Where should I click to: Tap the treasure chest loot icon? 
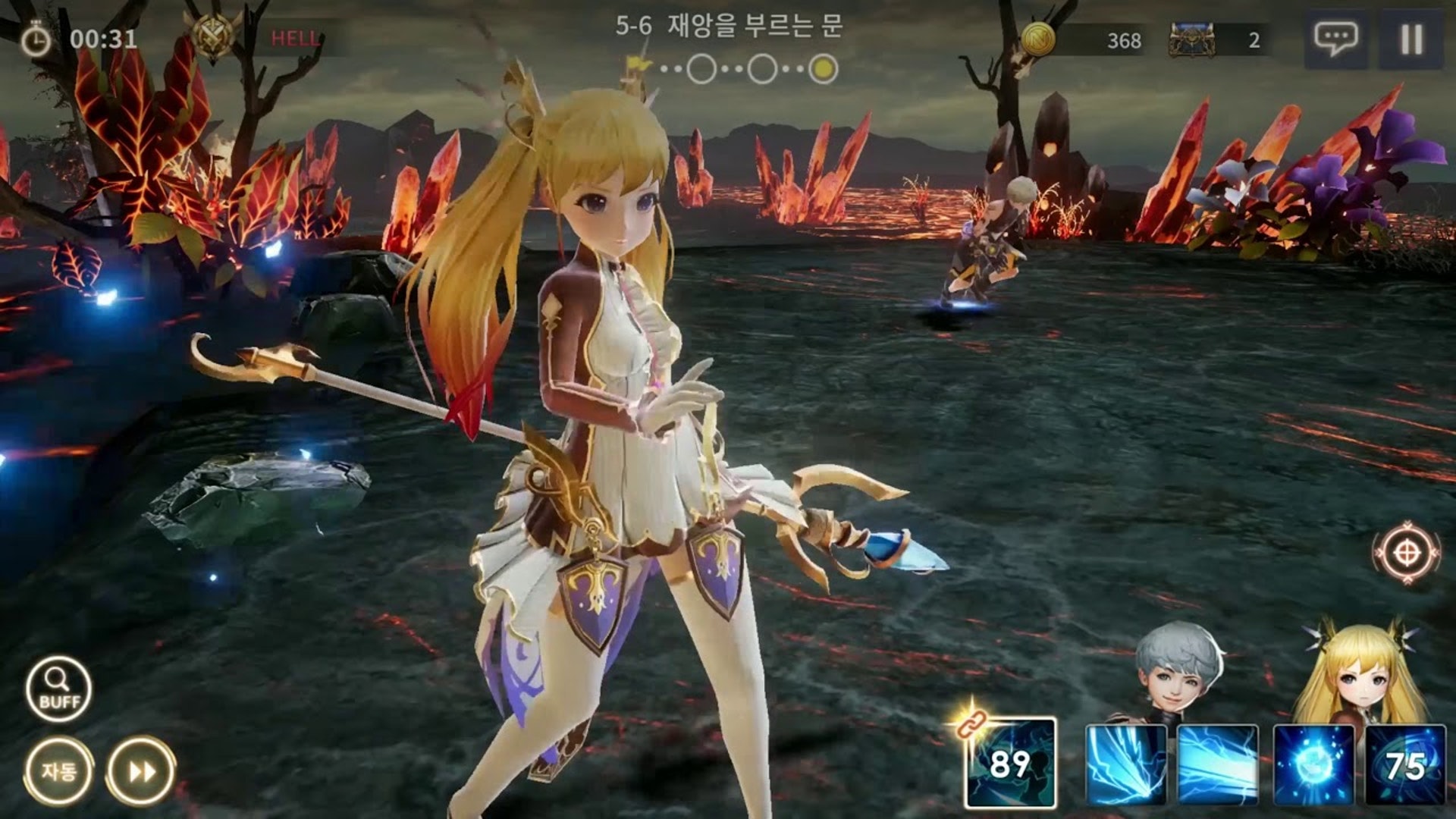point(1191,39)
